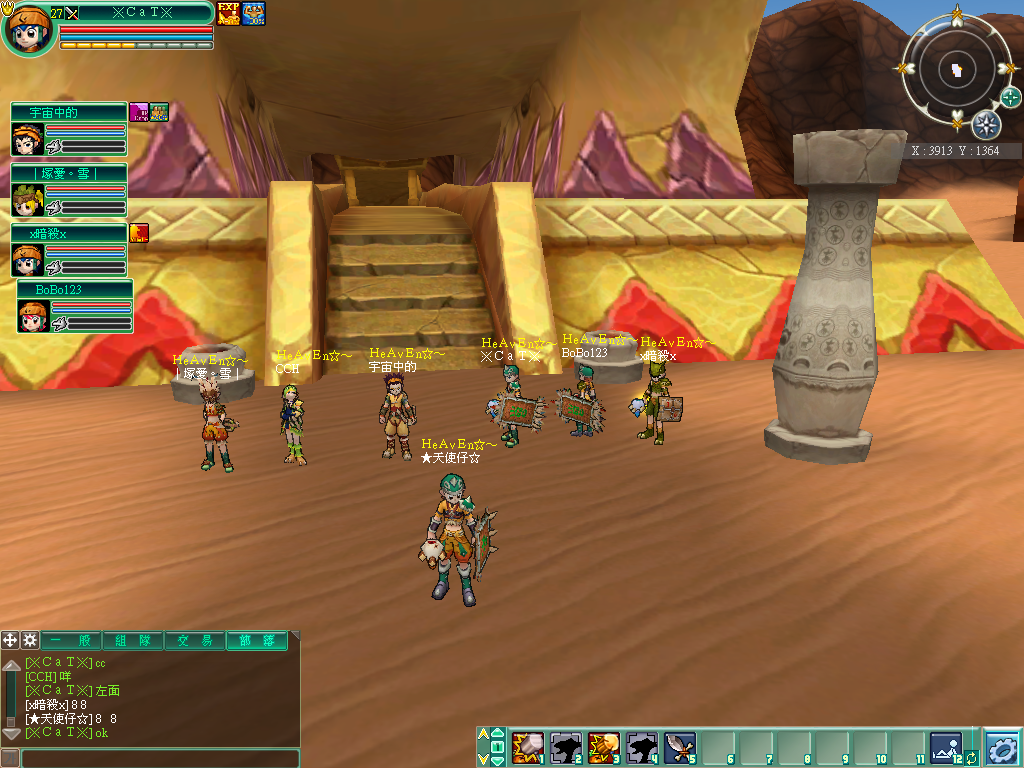Open chat settings gear icon
The height and width of the screenshot is (768, 1024).
30,640
